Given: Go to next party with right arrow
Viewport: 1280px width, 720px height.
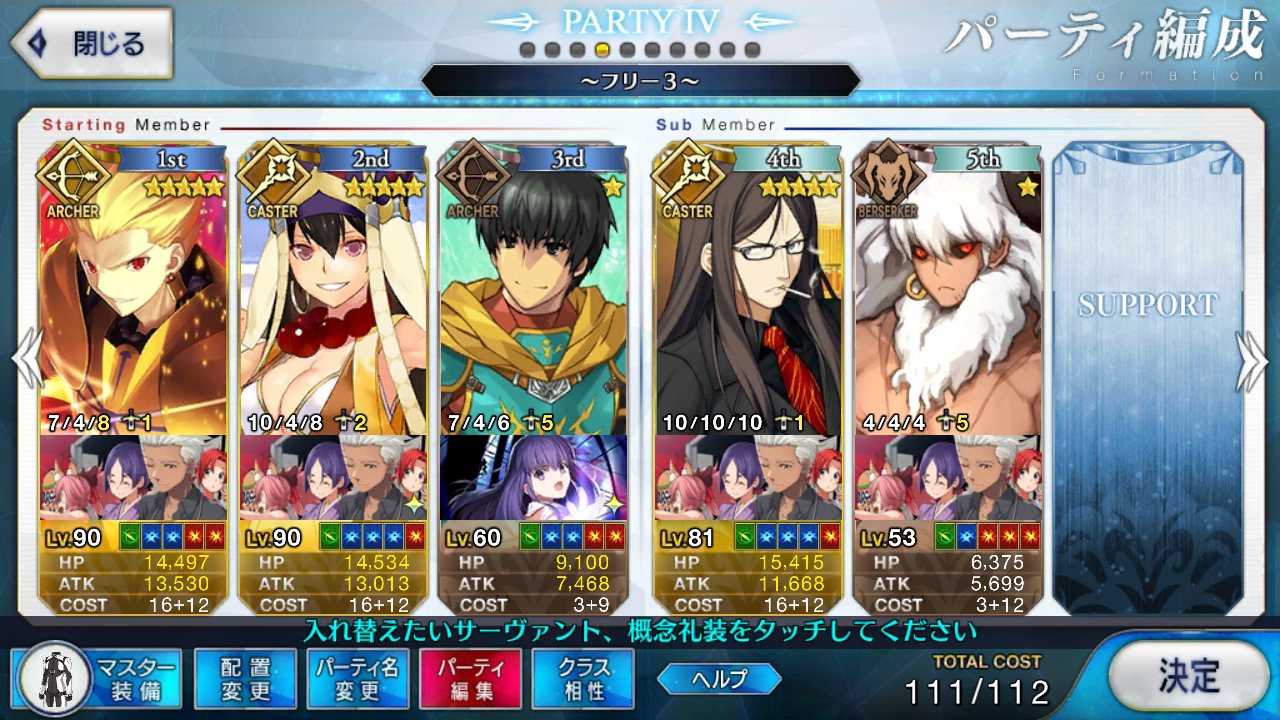Looking at the screenshot, I should [x=1254, y=362].
